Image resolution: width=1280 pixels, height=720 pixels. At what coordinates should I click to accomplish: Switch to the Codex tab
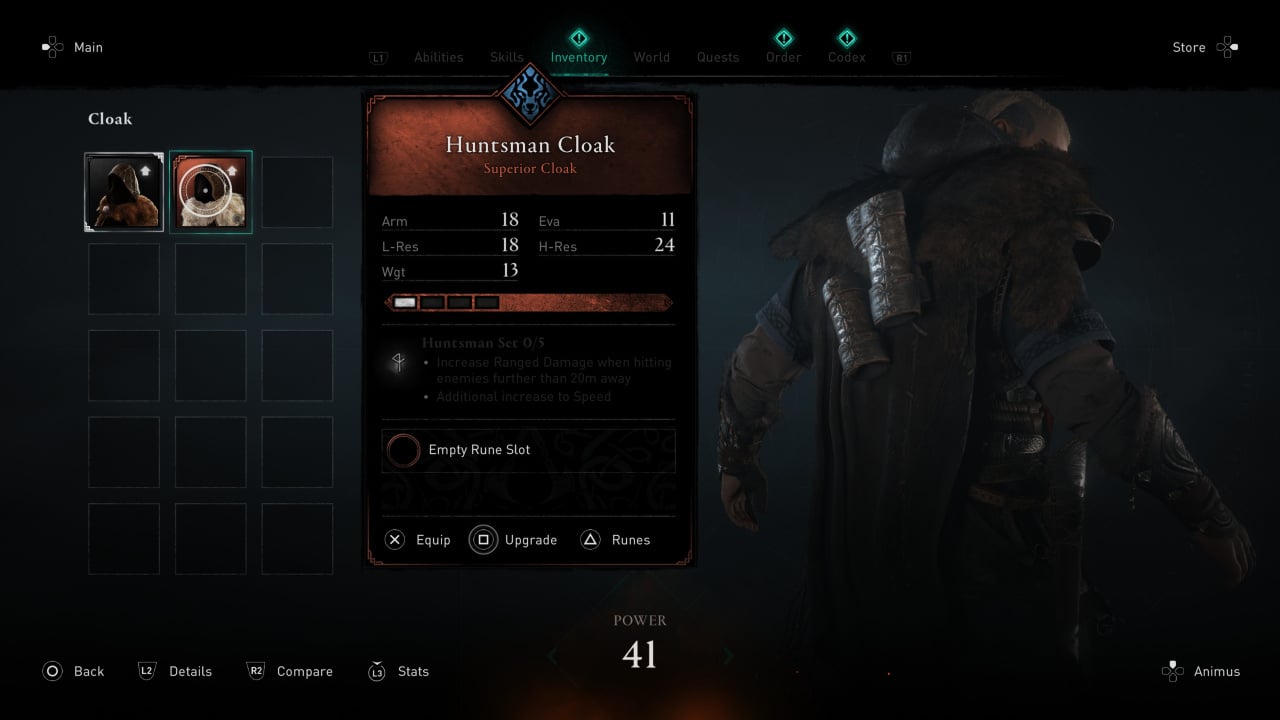click(846, 58)
